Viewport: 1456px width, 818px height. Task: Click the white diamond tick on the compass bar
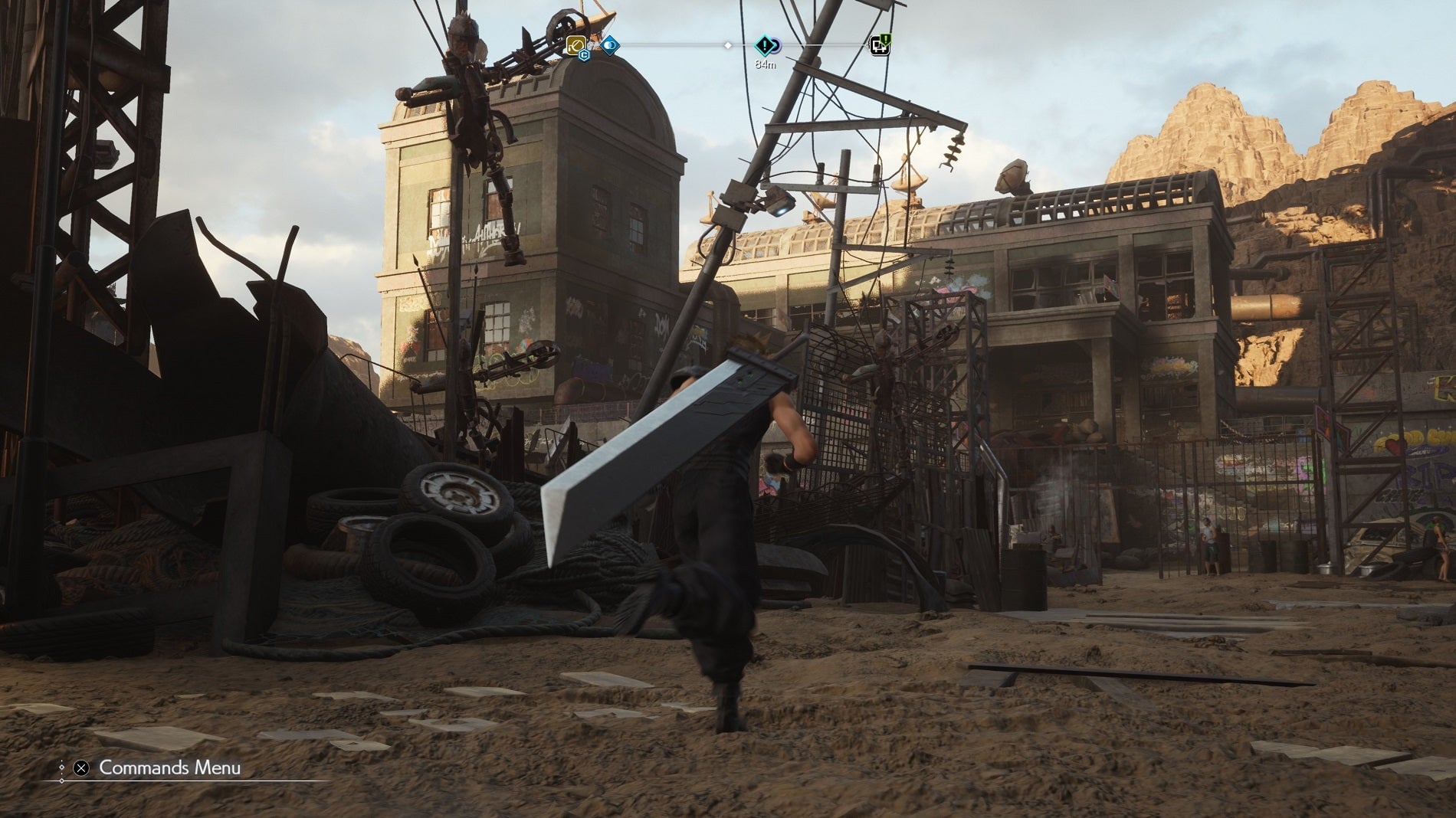click(728, 45)
